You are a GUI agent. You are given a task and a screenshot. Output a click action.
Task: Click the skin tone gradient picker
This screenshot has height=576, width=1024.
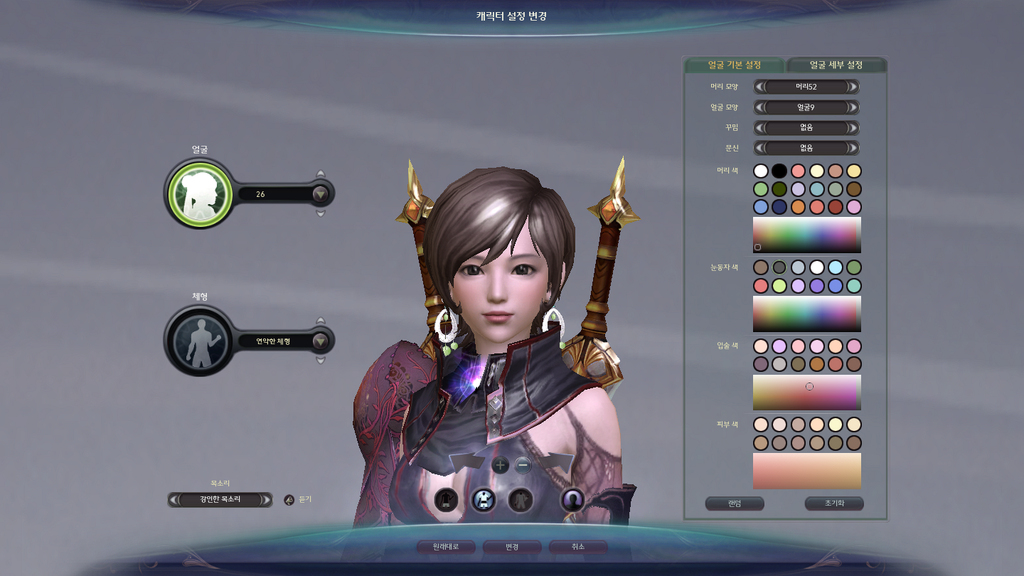coord(806,470)
